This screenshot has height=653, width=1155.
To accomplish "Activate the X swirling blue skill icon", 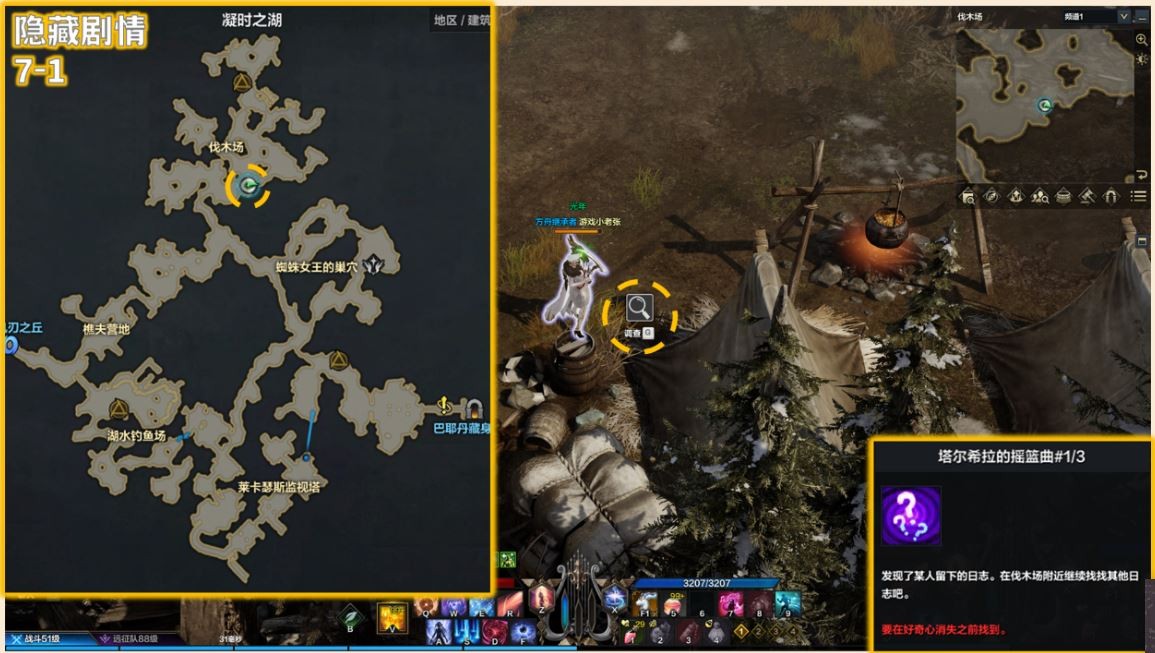I will point(614,598).
